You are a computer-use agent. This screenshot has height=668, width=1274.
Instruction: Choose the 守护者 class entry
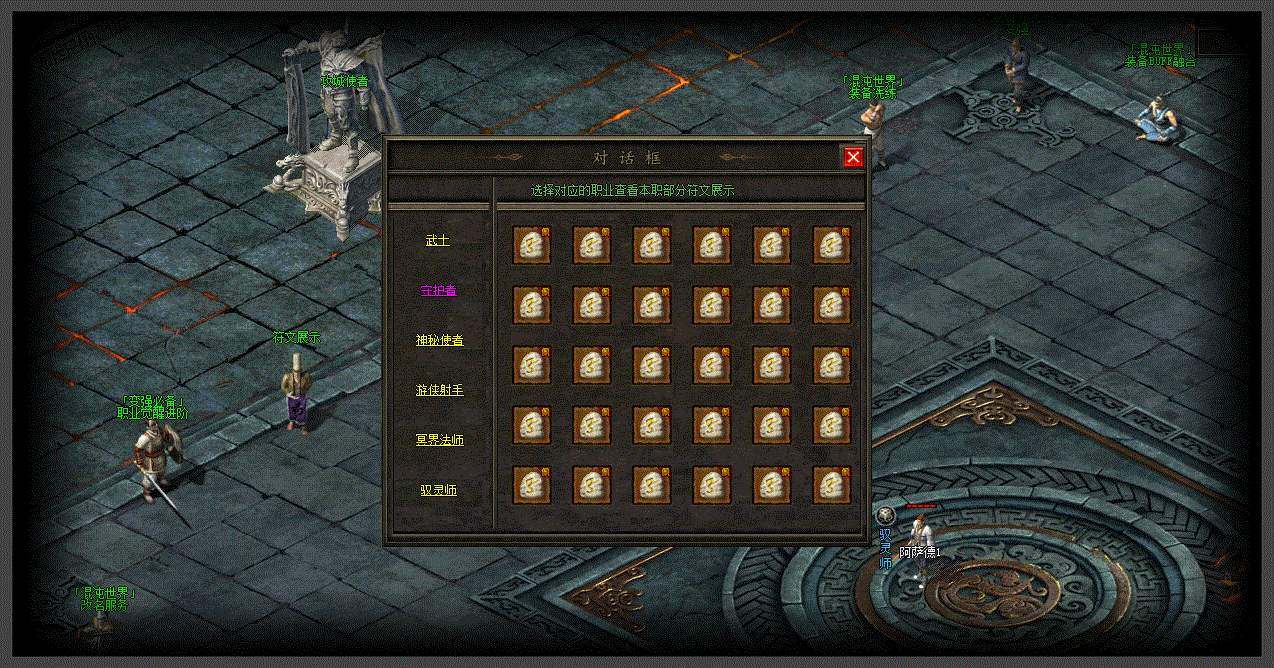pyautogui.click(x=438, y=290)
